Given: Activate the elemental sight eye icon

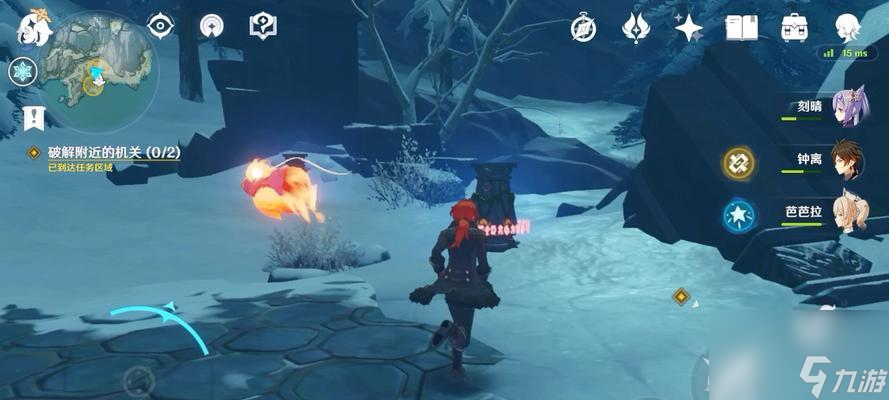Looking at the screenshot, I should pos(160,27).
